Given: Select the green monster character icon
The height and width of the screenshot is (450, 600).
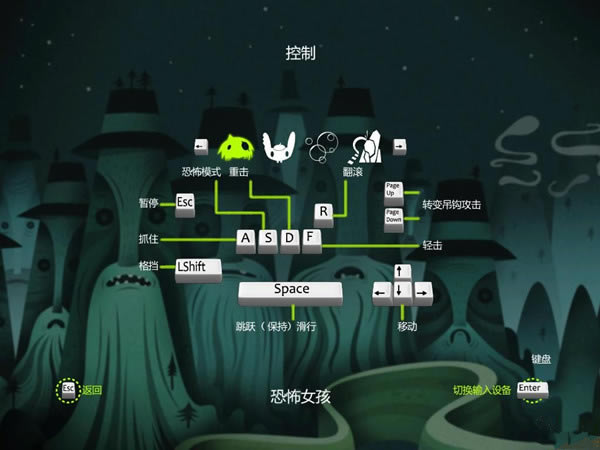Looking at the screenshot, I should pyautogui.click(x=236, y=147).
